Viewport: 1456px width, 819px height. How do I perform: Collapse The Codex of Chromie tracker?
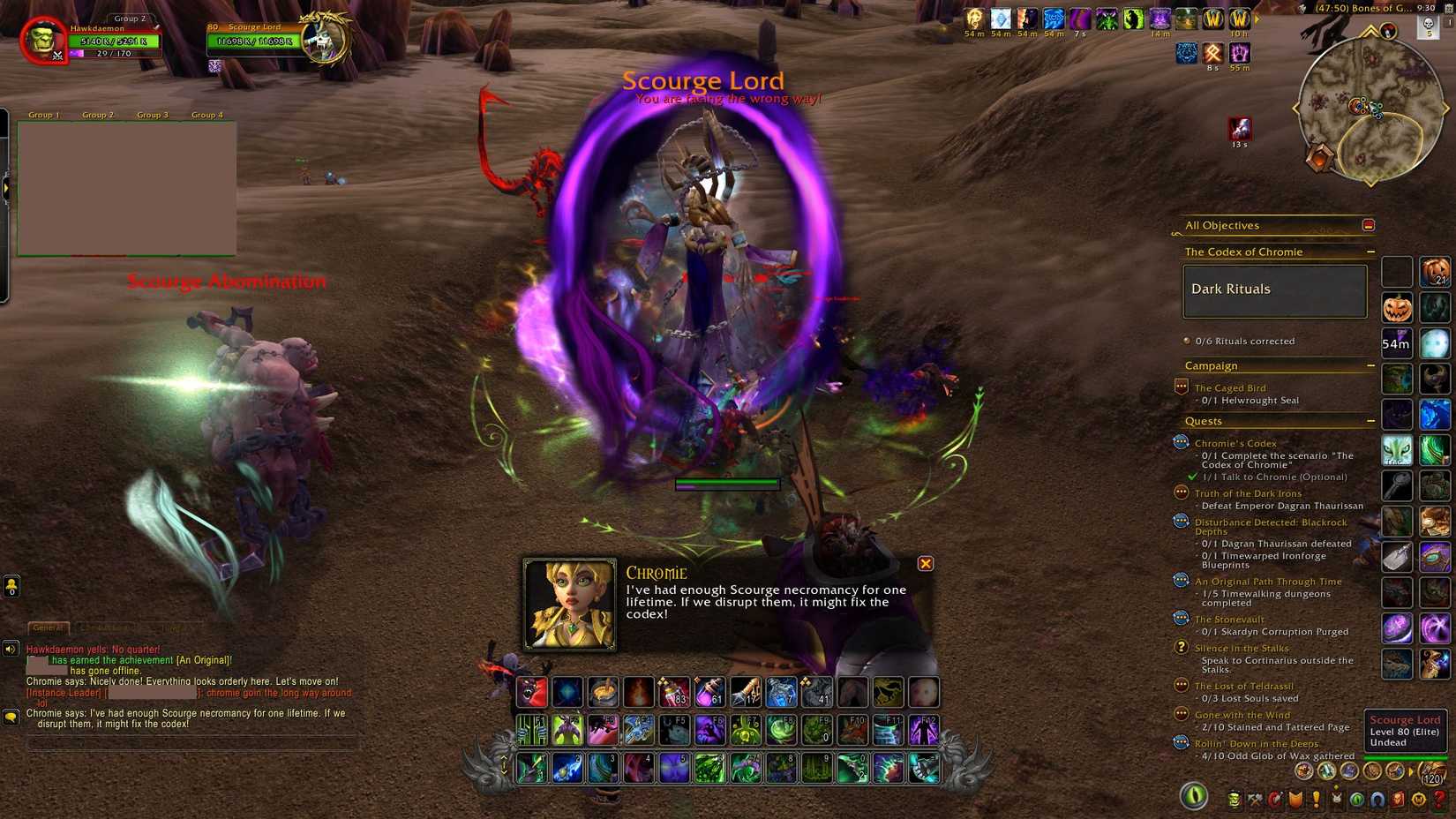1371,252
